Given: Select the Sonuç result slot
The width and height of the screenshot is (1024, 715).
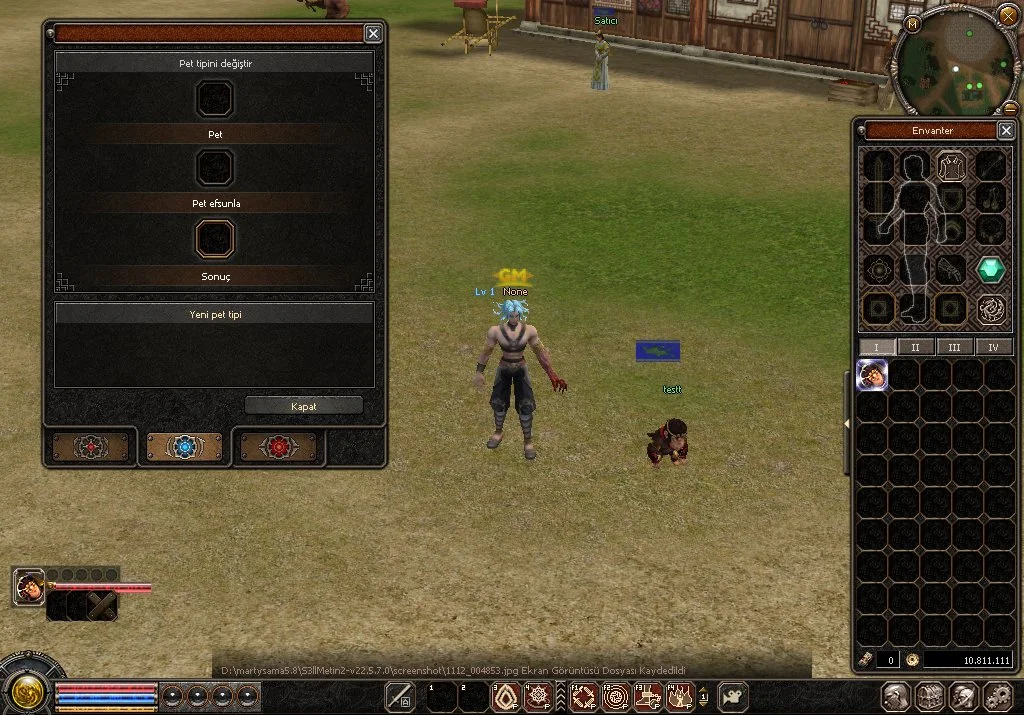Looking at the screenshot, I should [214, 239].
